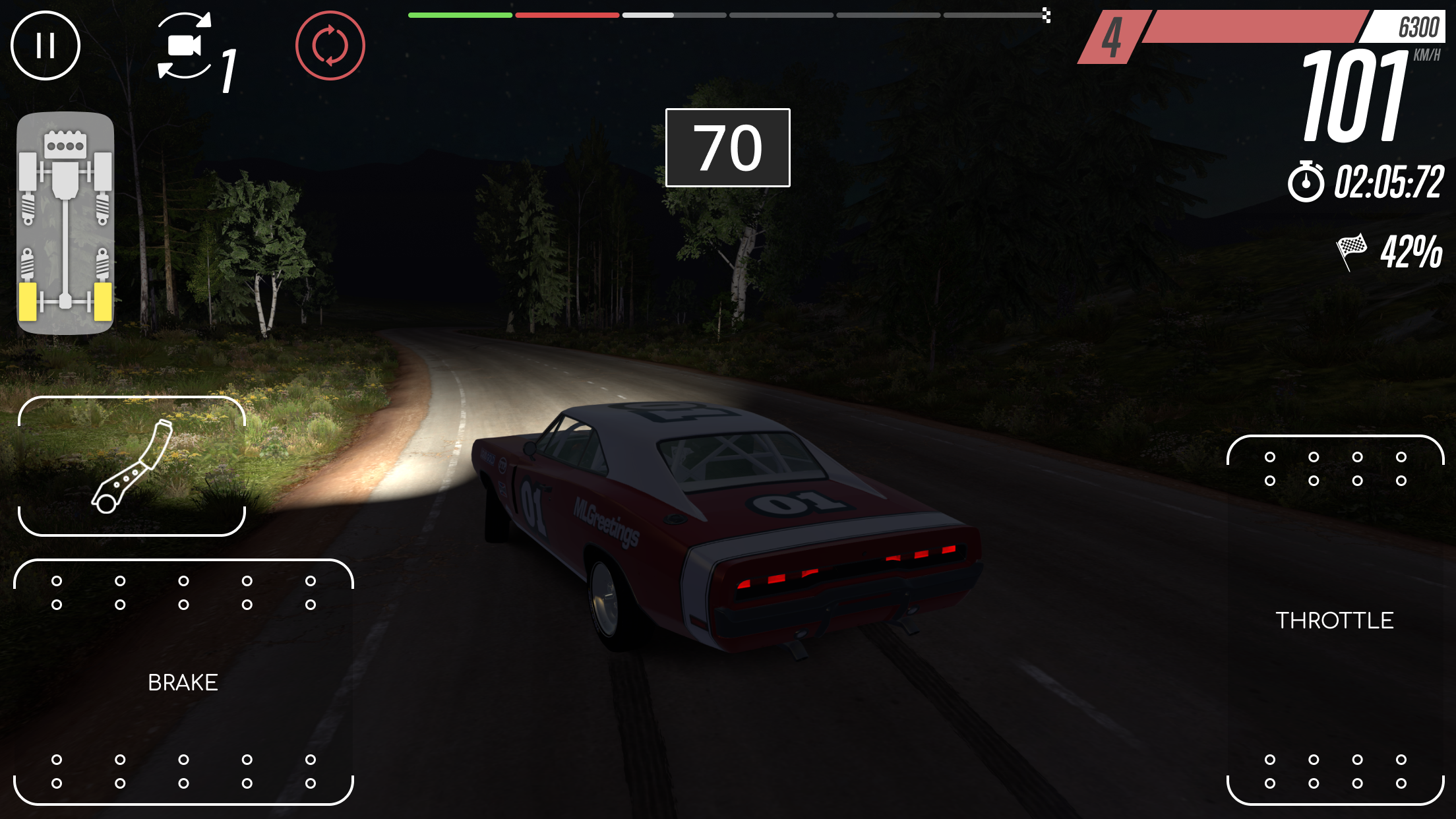Open the car damage chassis diagram
The height and width of the screenshot is (819, 1456).
pyautogui.click(x=65, y=218)
